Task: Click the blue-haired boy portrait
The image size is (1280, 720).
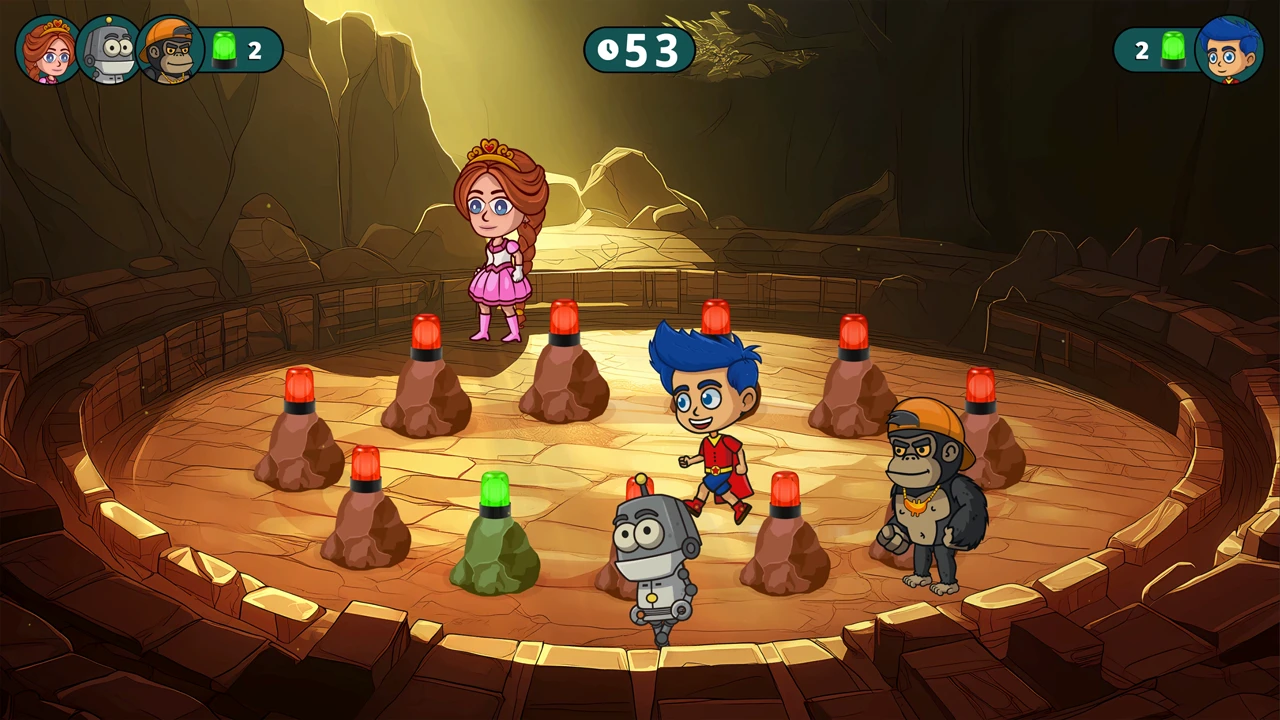Action: [1229, 50]
